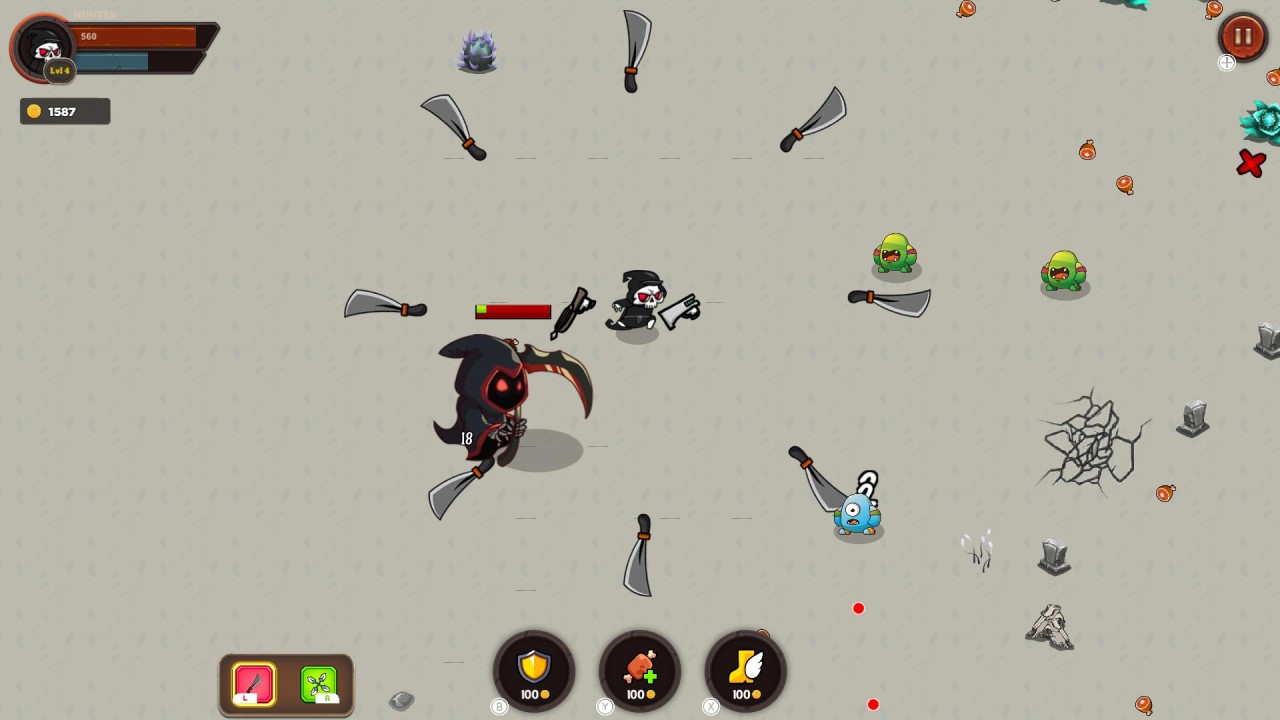Click the reaper portrait of HUNTER
The image size is (1280, 720).
(45, 45)
